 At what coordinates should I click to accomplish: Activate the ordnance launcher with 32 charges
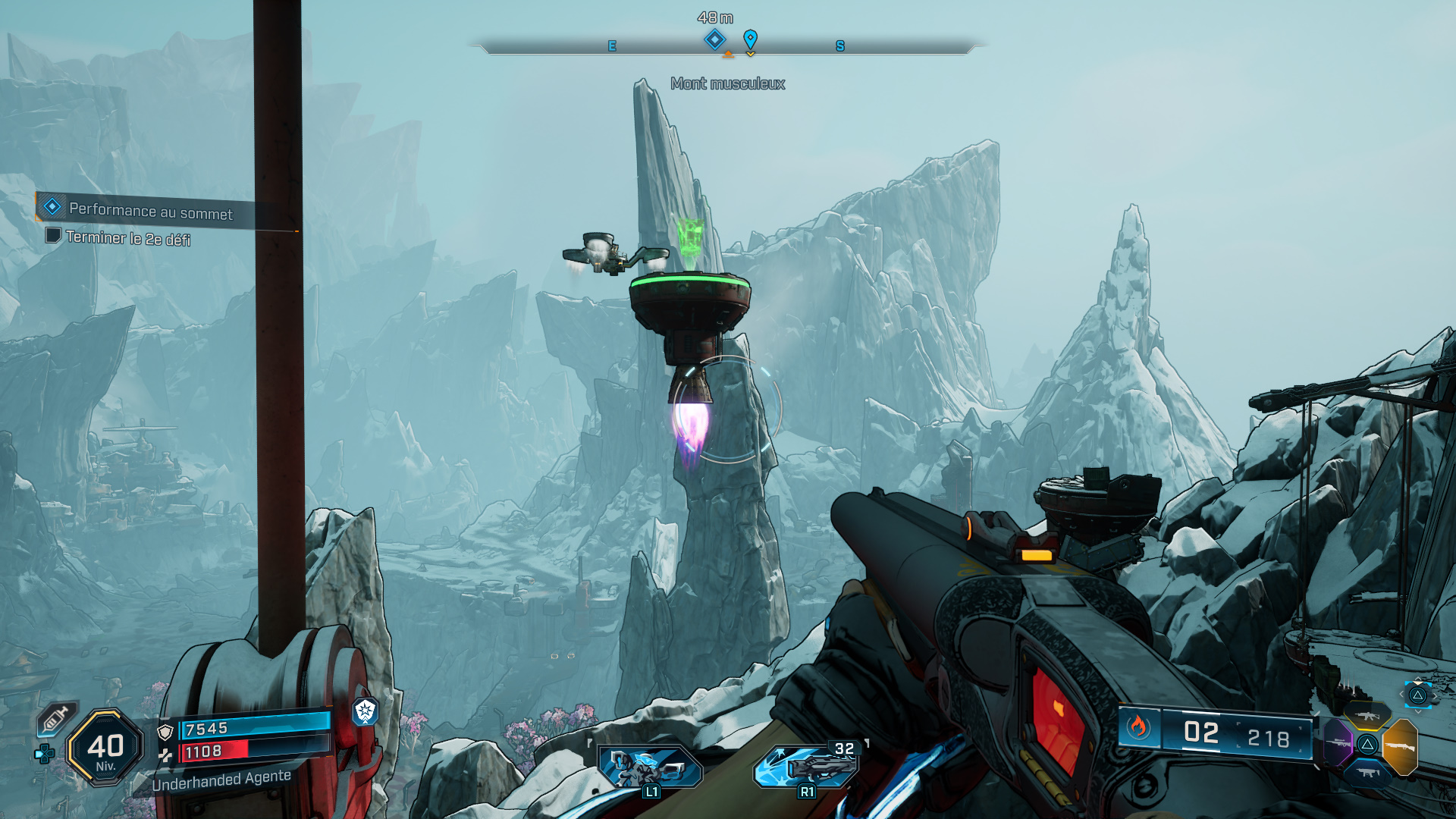tap(807, 764)
